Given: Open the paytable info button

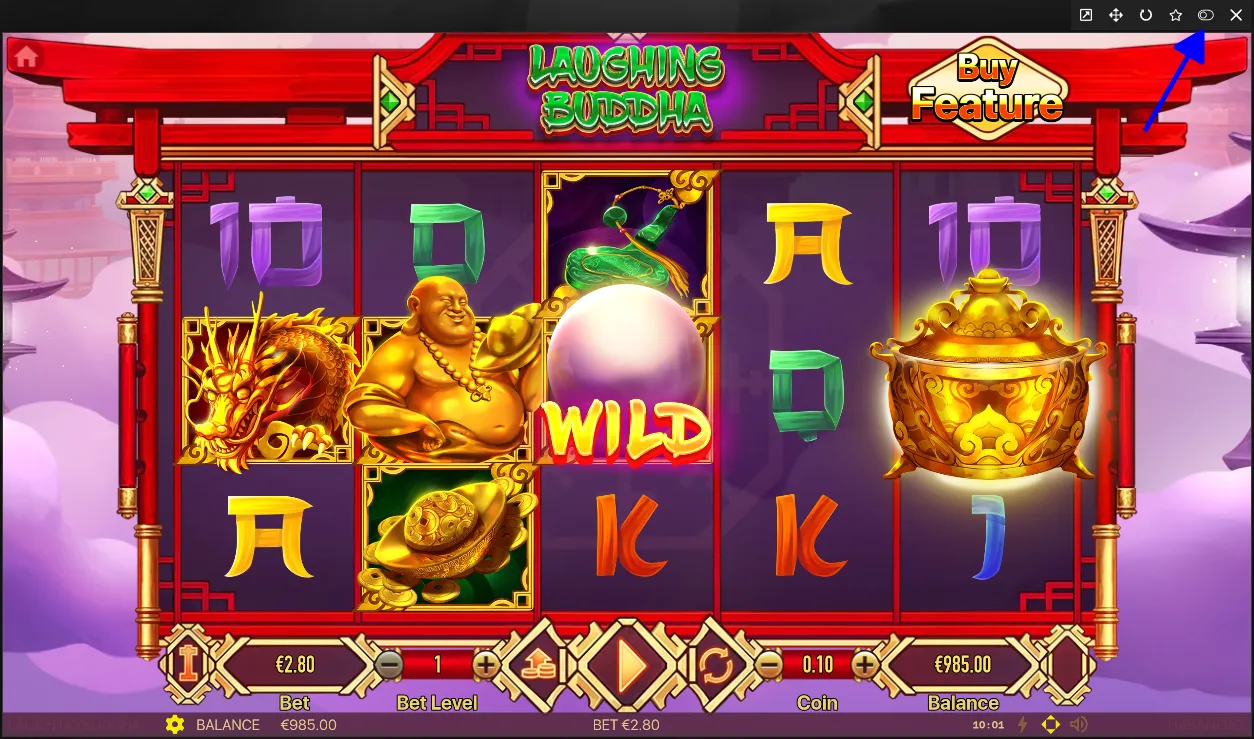Looking at the screenshot, I should pyautogui.click(x=187, y=664).
